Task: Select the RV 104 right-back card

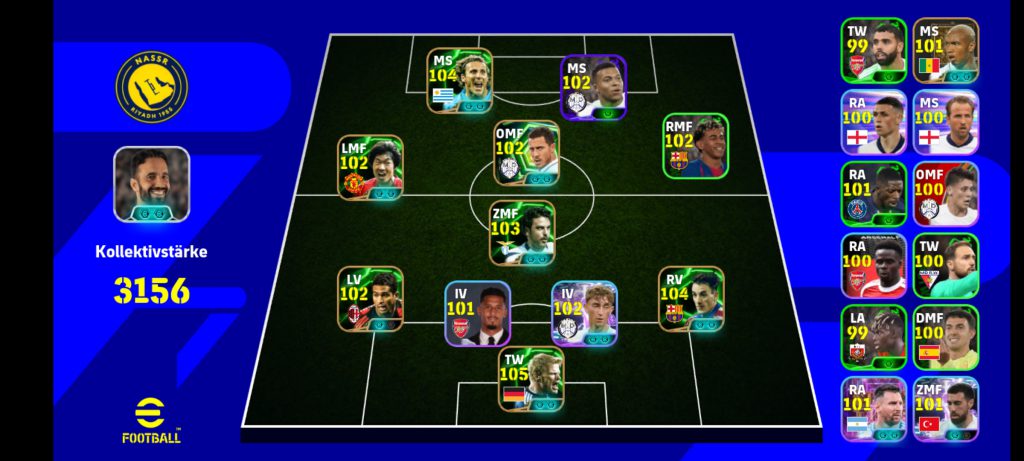Action: [x=691, y=298]
